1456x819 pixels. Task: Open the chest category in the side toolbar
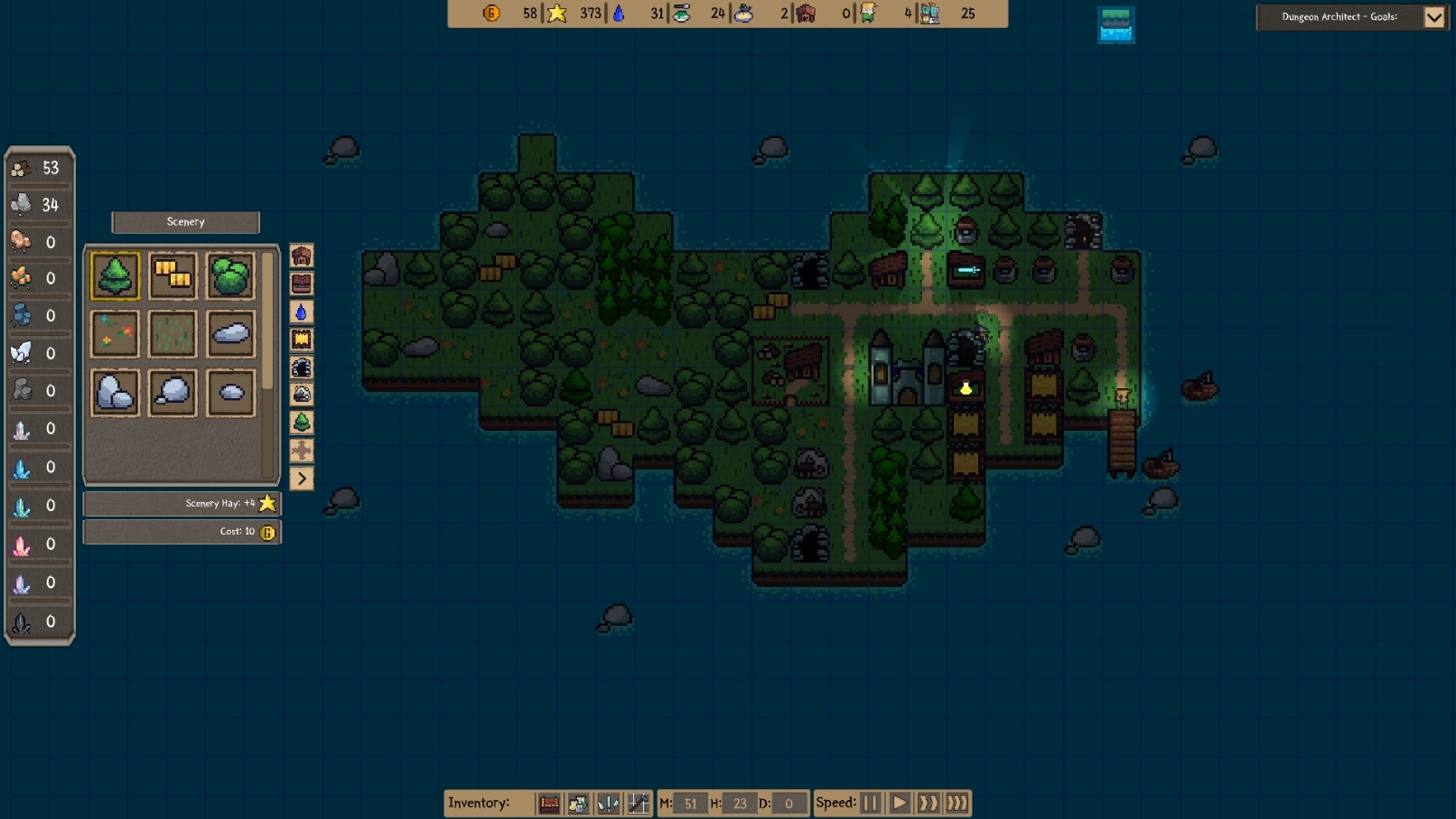click(x=301, y=284)
